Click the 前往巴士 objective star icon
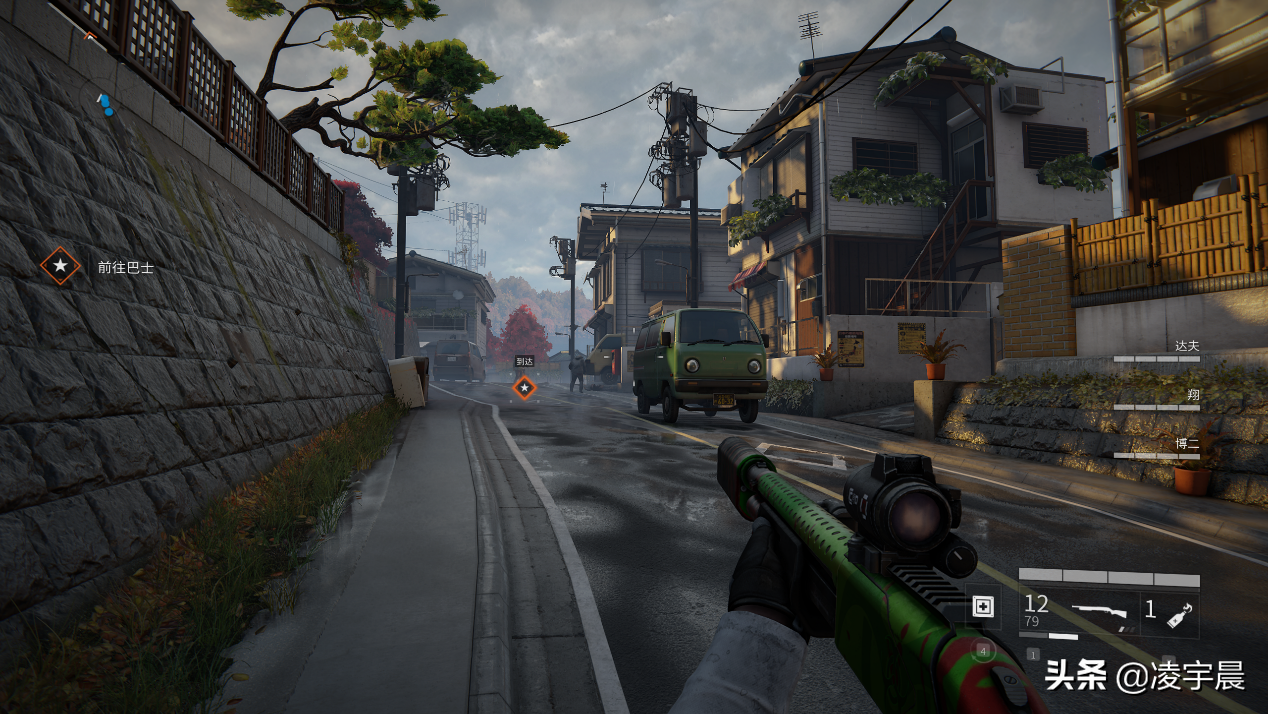 [x=60, y=266]
